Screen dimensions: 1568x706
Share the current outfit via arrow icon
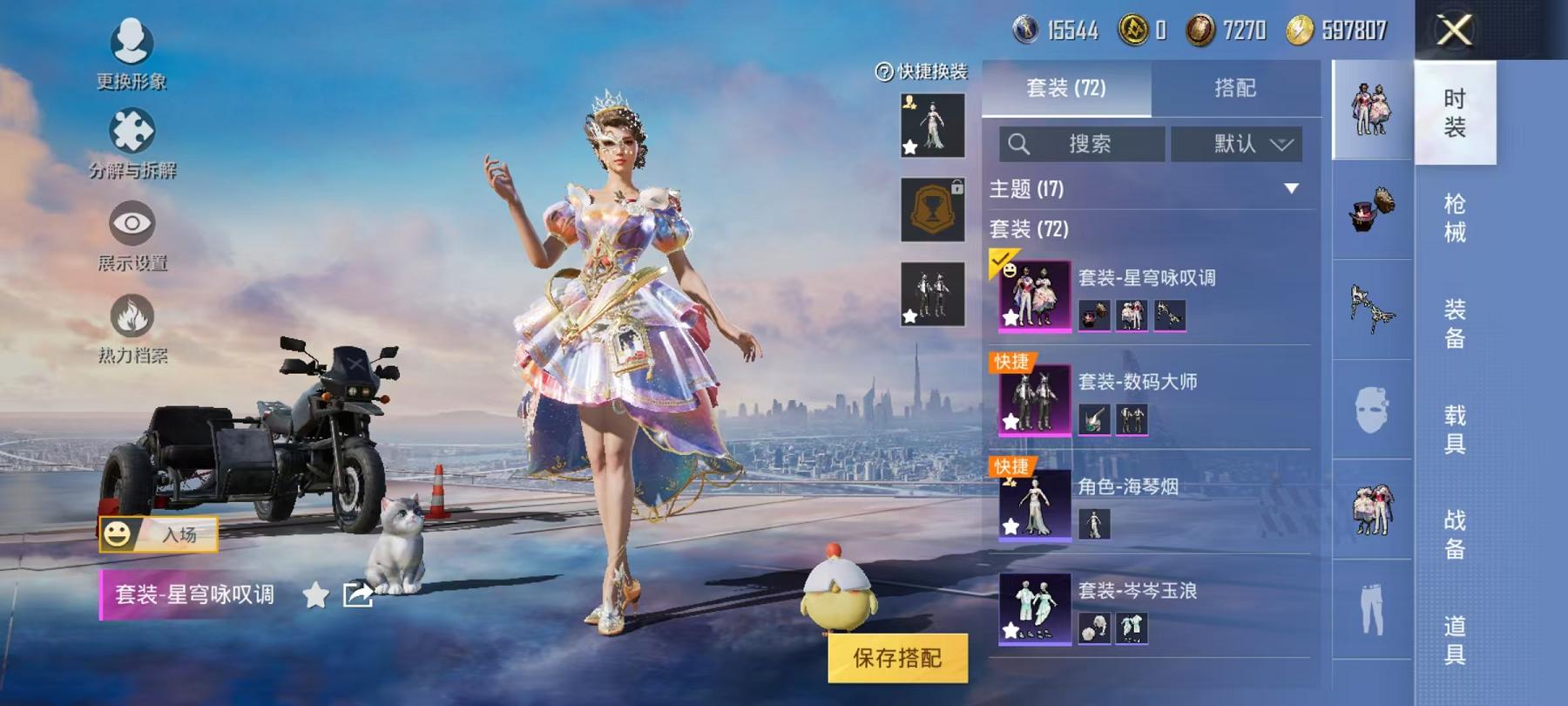357,595
